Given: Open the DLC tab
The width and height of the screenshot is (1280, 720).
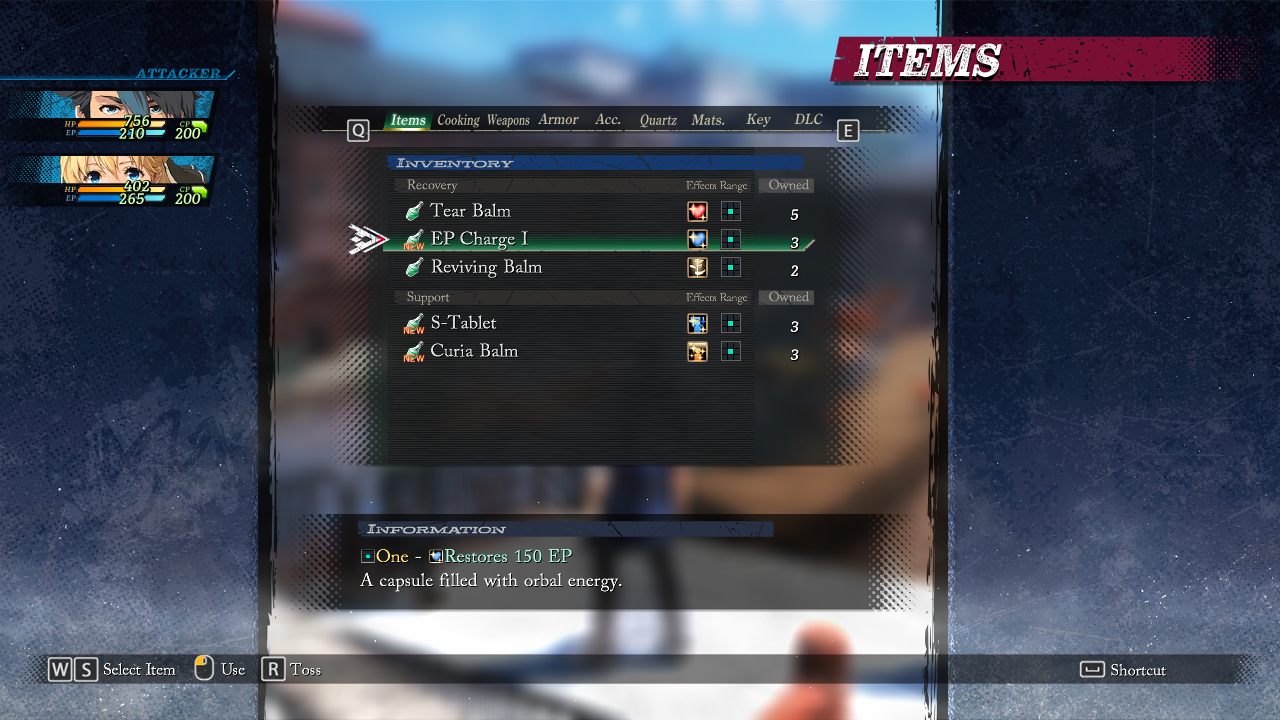Looking at the screenshot, I should [808, 120].
